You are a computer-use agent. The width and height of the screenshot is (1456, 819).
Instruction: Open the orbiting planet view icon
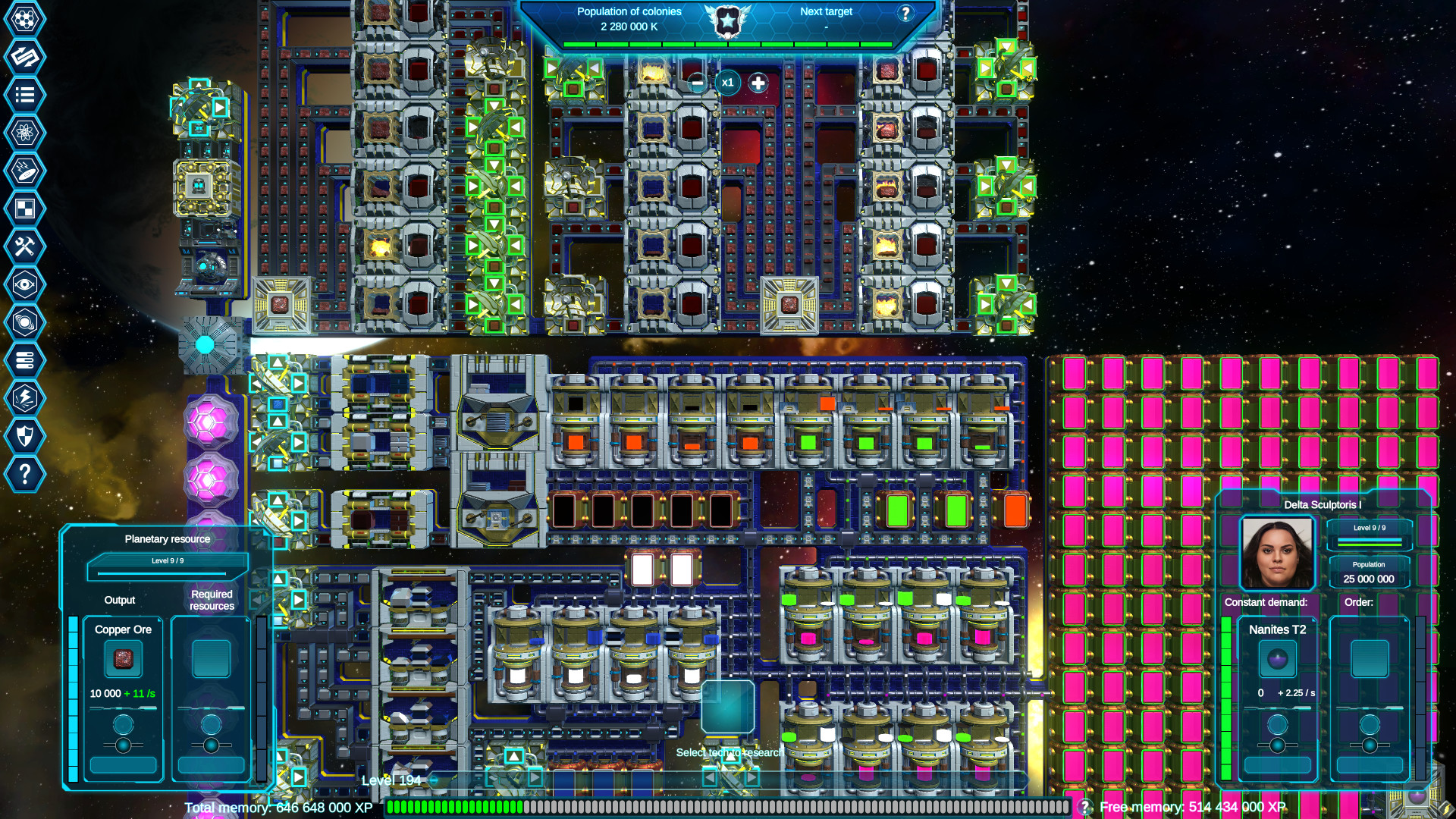coord(25,322)
